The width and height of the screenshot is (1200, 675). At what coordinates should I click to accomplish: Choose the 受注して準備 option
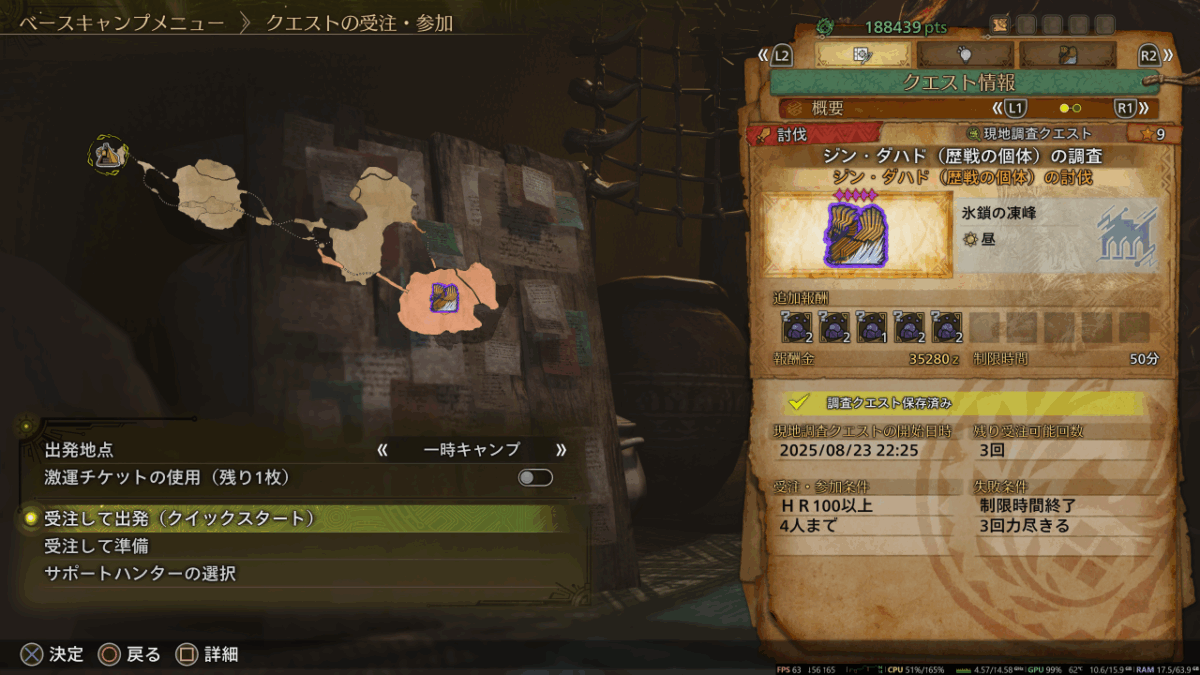97,546
